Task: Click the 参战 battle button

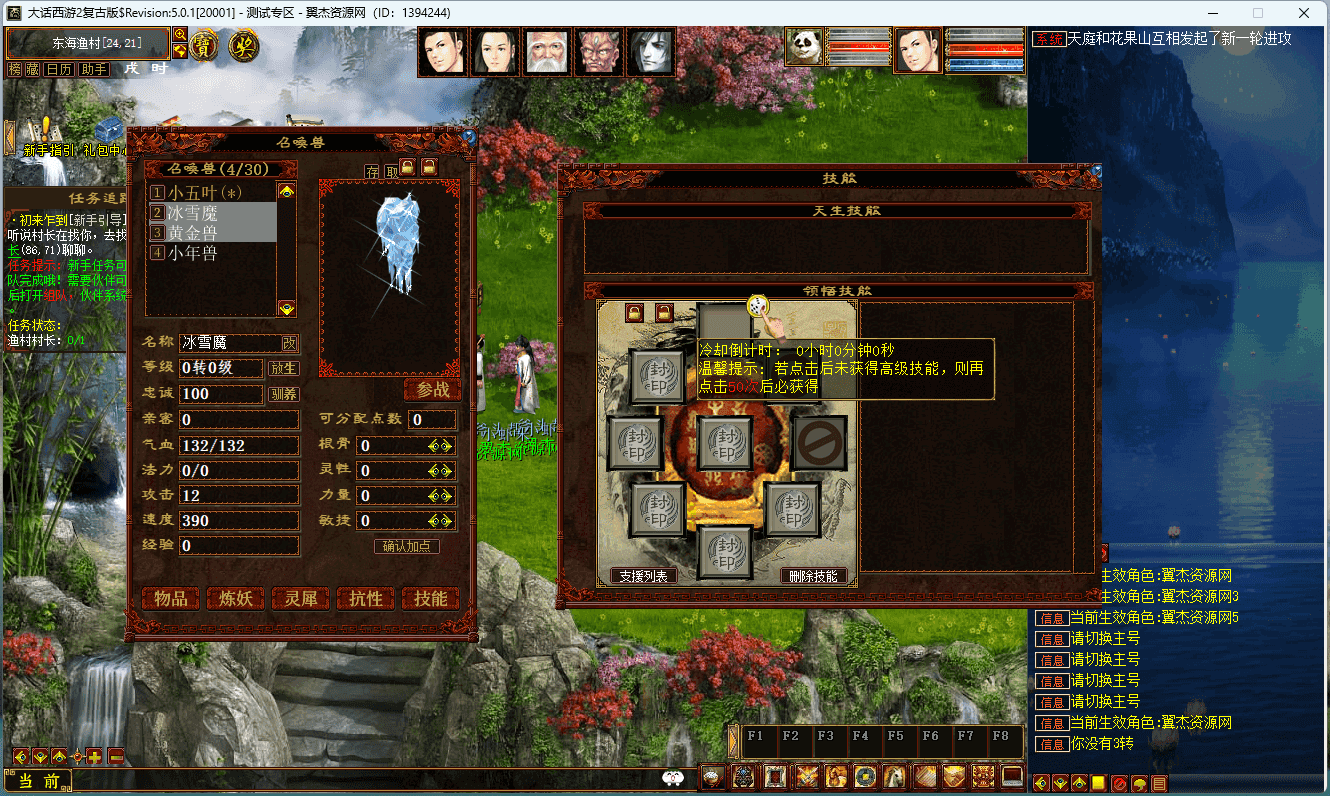Action: click(x=433, y=389)
